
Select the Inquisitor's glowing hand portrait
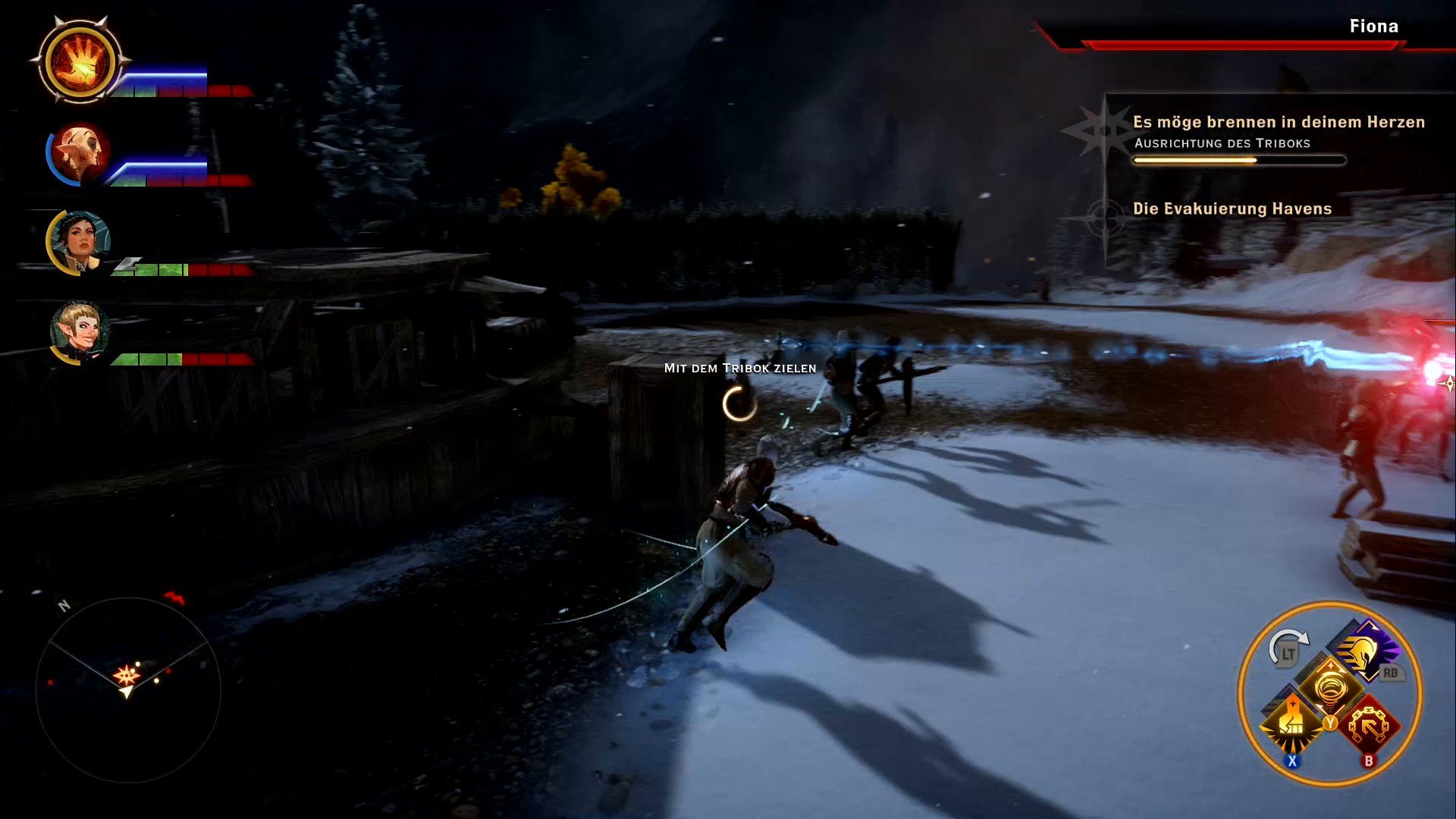point(80,62)
